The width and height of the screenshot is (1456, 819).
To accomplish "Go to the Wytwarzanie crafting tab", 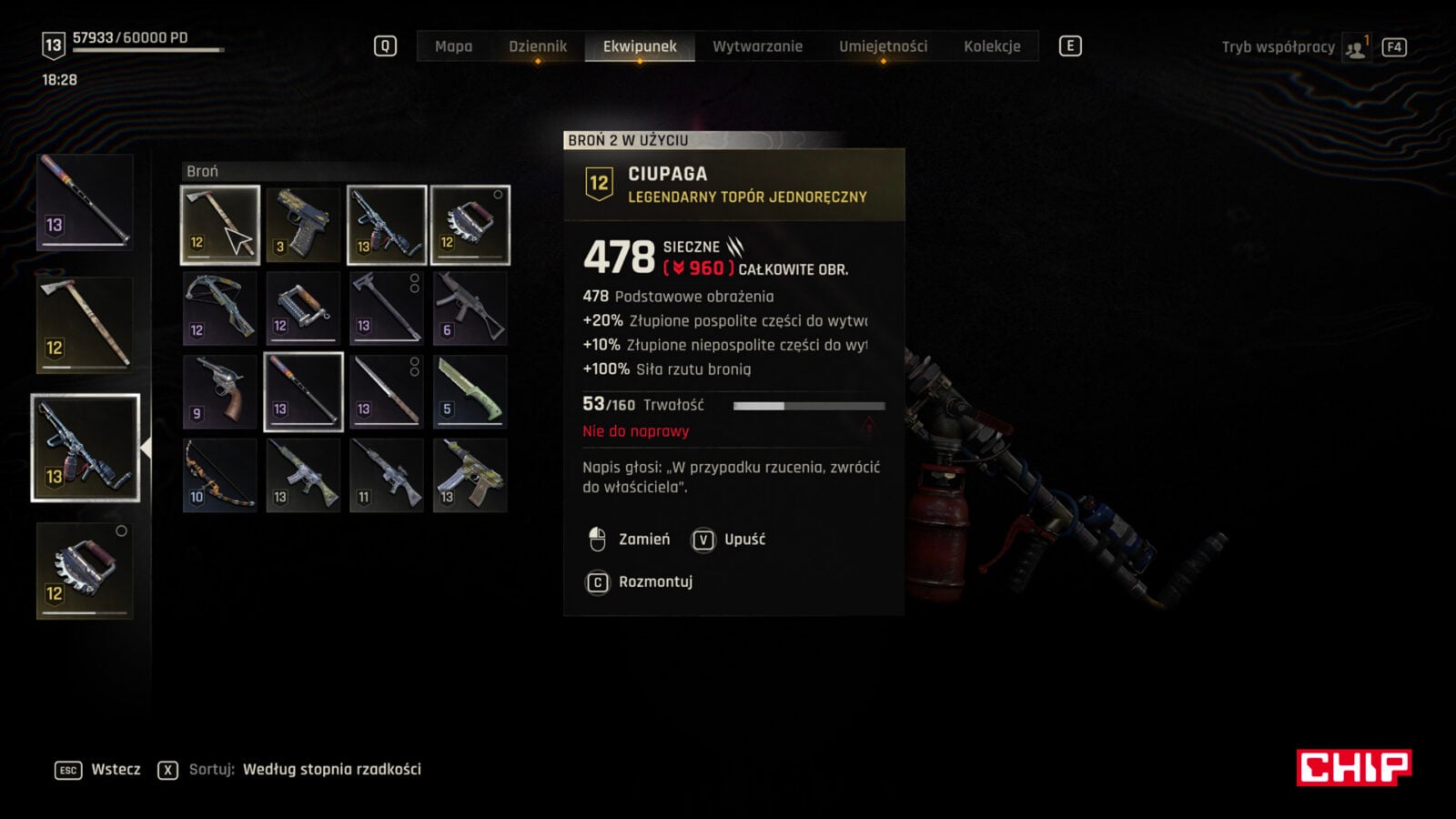I will coord(757,46).
